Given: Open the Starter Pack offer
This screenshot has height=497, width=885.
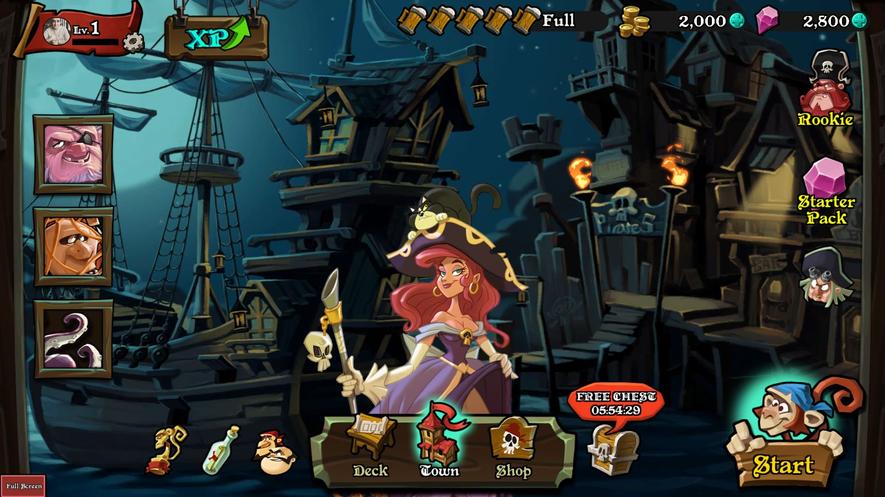Looking at the screenshot, I should click(826, 190).
